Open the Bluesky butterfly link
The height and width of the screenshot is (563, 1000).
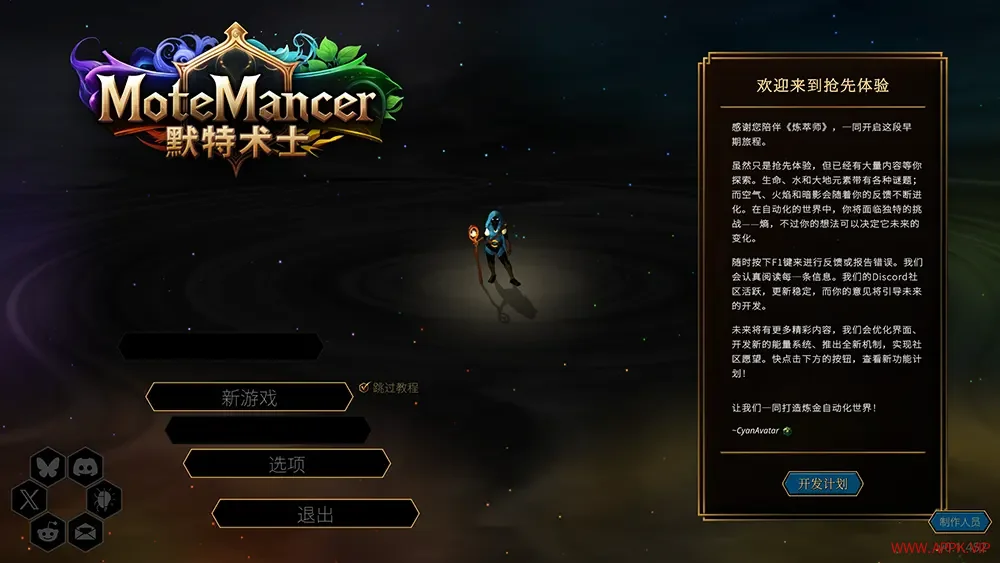coord(48,466)
